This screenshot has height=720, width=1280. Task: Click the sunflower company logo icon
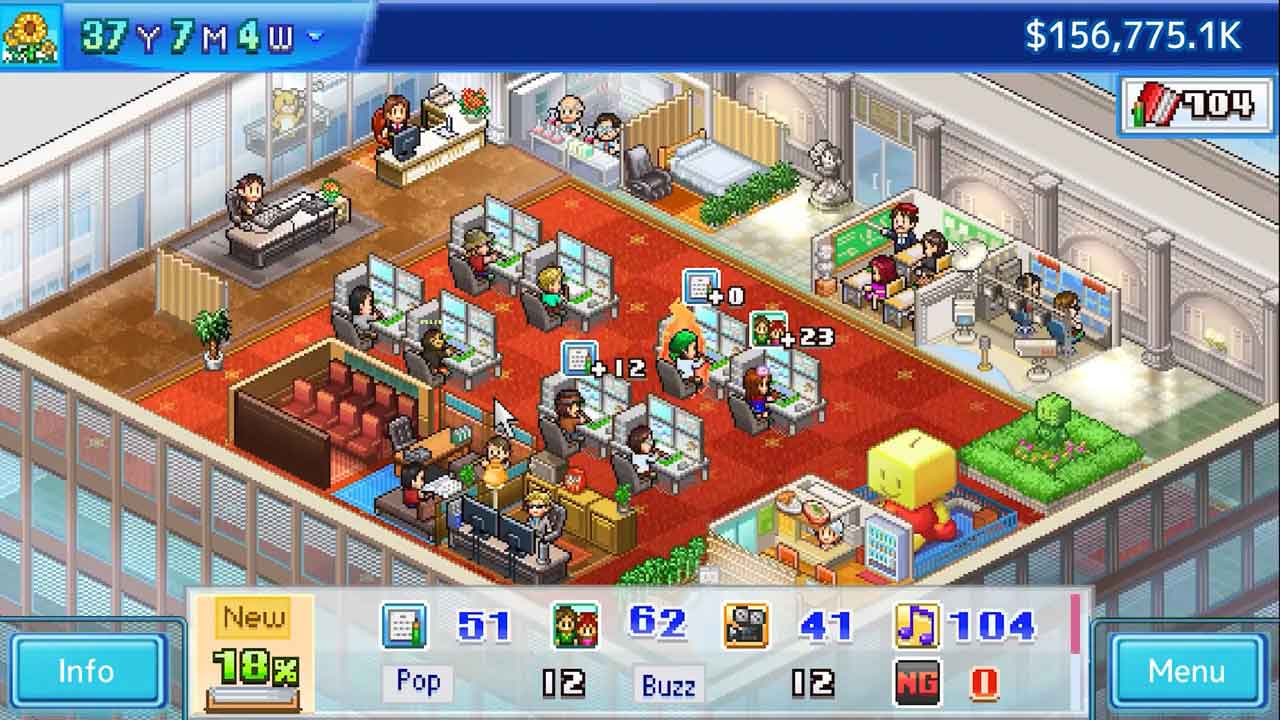pos(30,36)
